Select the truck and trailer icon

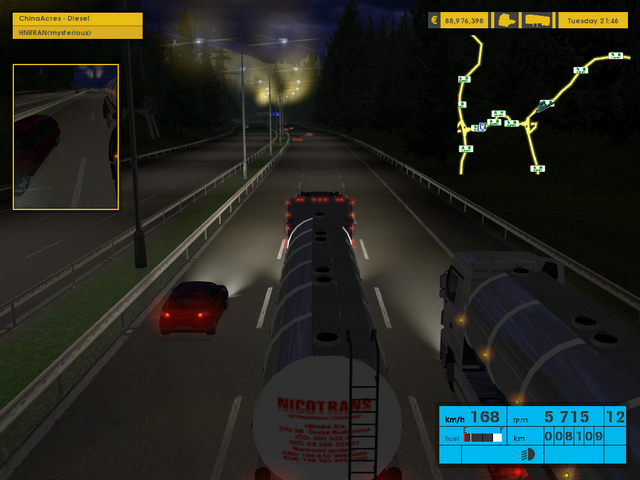[537, 20]
